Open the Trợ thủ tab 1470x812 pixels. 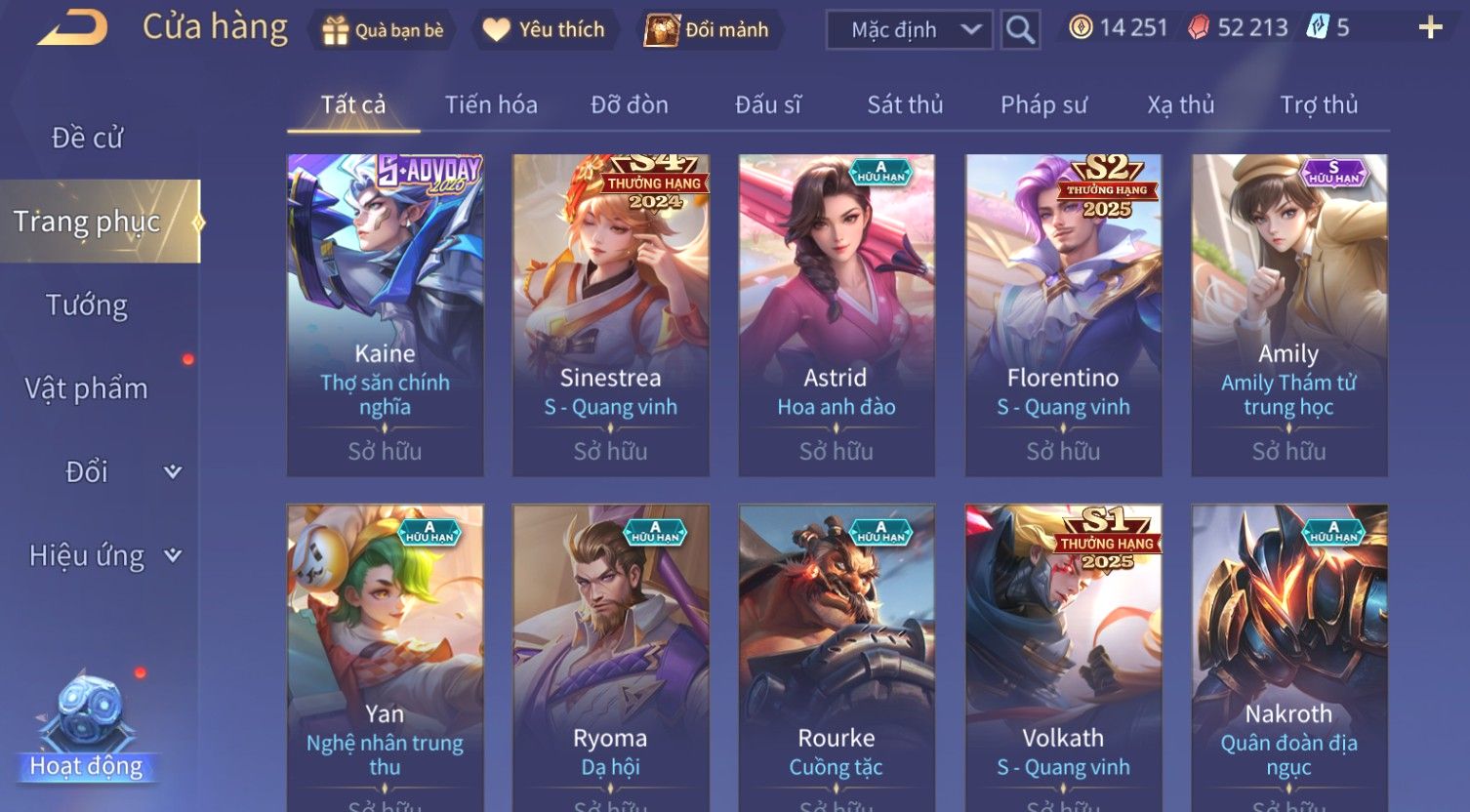pos(1319,104)
